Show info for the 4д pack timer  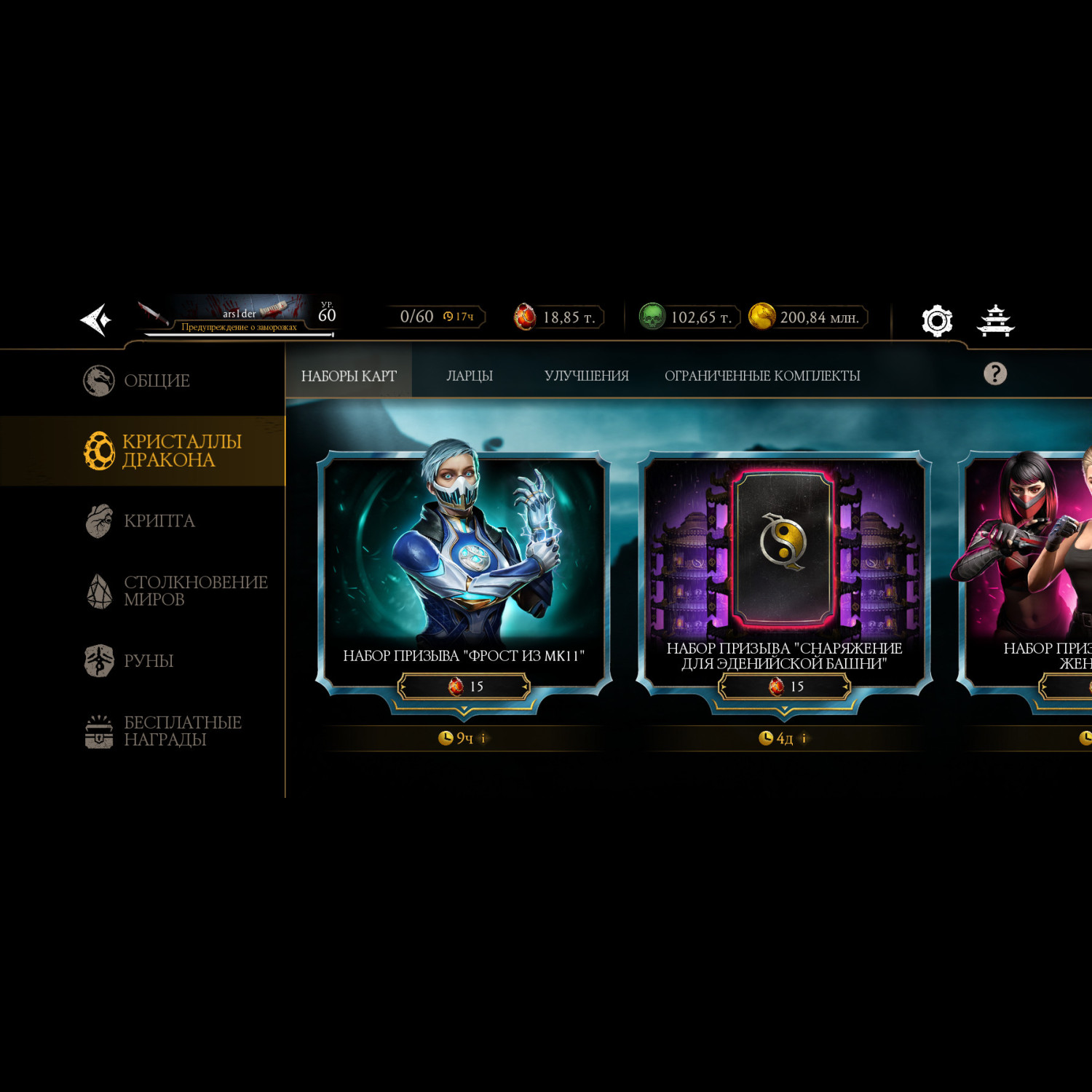804,738
